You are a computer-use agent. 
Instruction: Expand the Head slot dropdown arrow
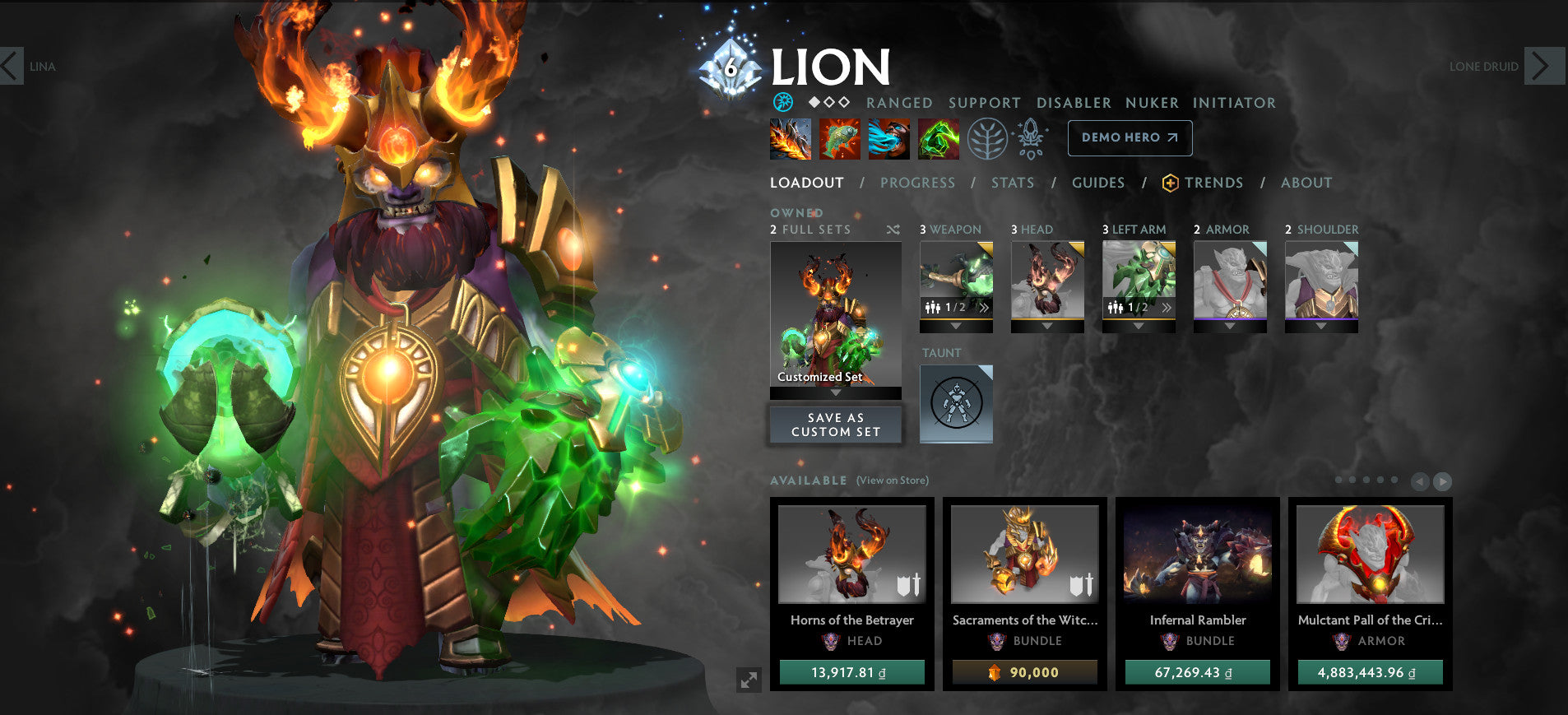(x=1047, y=324)
